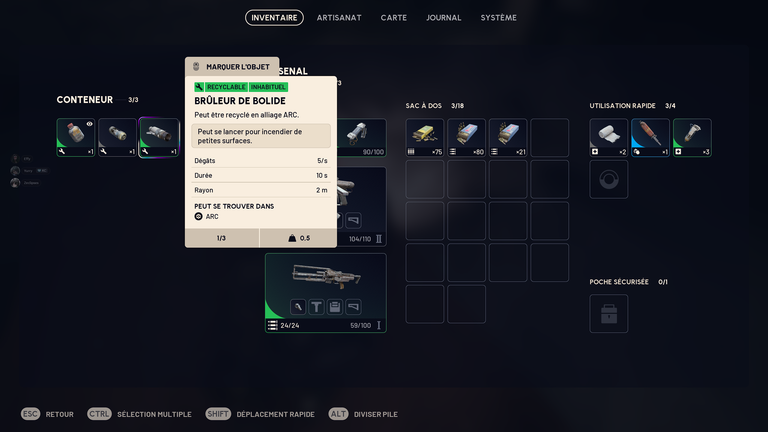Viewport: 768px width, 432px height.
Task: Select the highlighted Brûleur de bolide slot
Action: click(159, 137)
